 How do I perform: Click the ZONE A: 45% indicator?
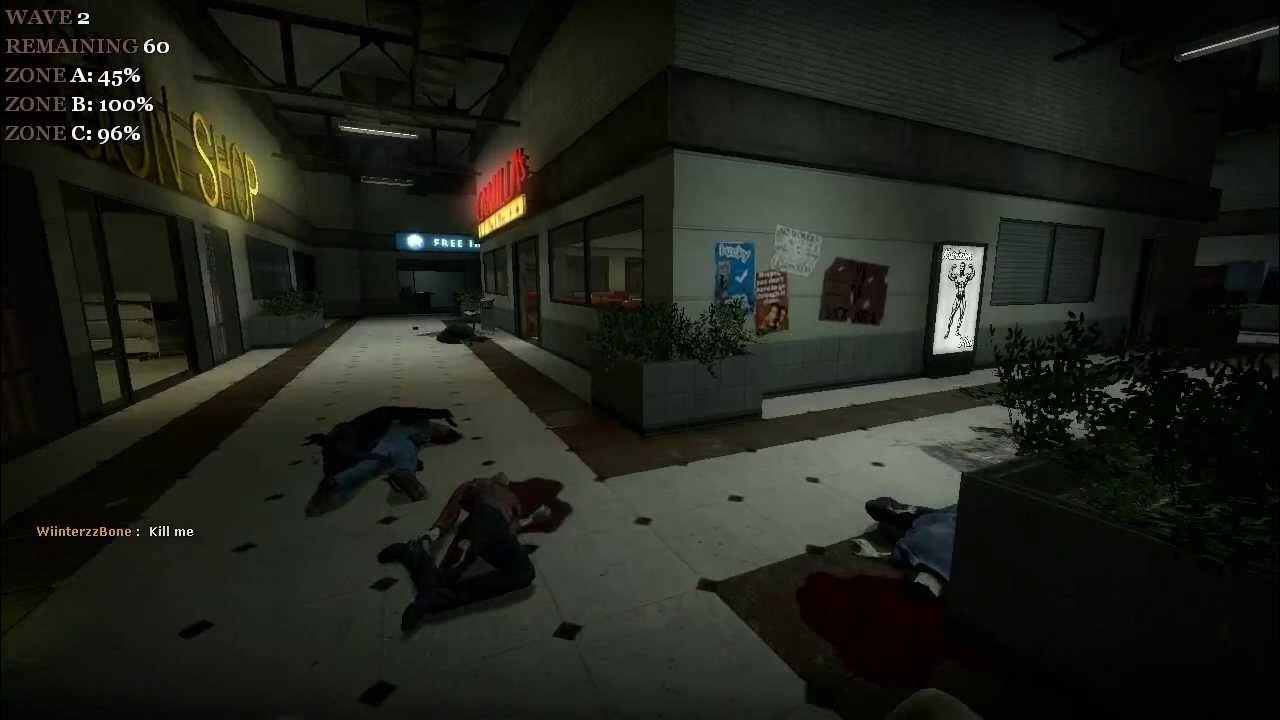[x=73, y=74]
